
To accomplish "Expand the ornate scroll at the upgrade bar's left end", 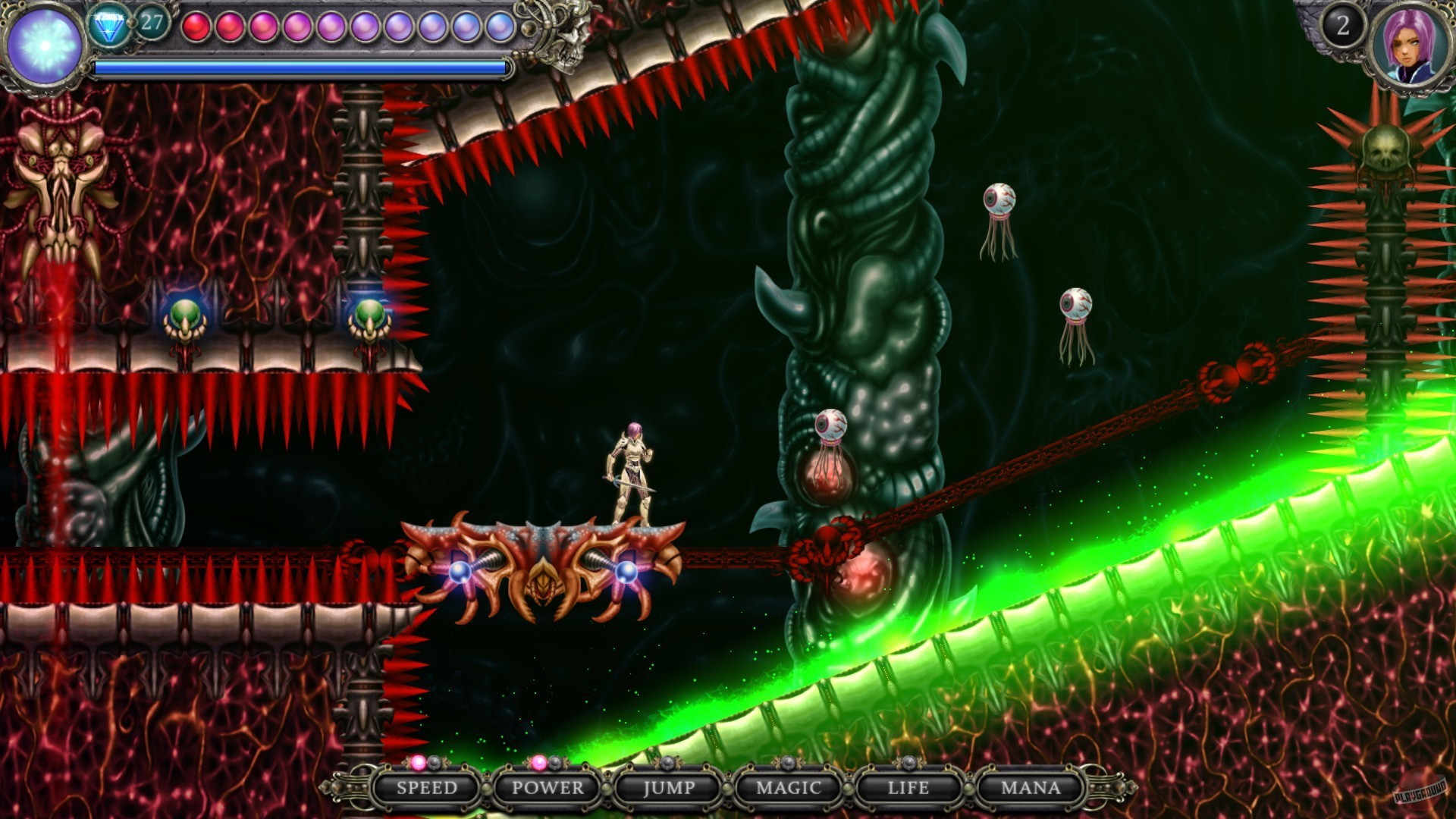I will click(x=351, y=789).
